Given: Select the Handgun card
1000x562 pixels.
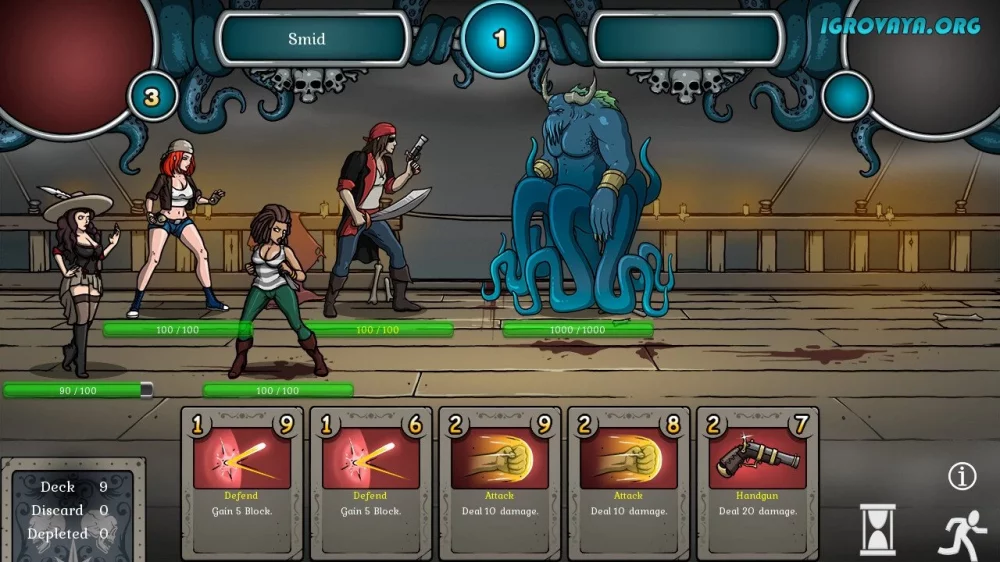Looking at the screenshot, I should click(x=757, y=482).
